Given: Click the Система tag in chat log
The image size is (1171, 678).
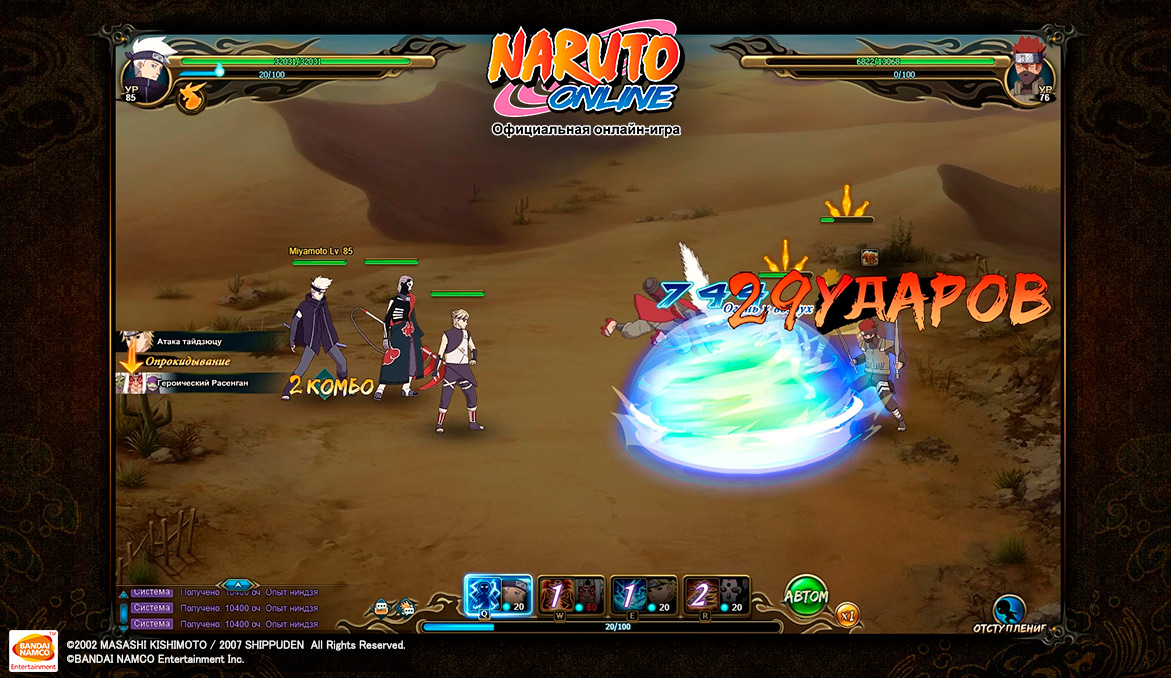Looking at the screenshot, I should pyautogui.click(x=152, y=607).
